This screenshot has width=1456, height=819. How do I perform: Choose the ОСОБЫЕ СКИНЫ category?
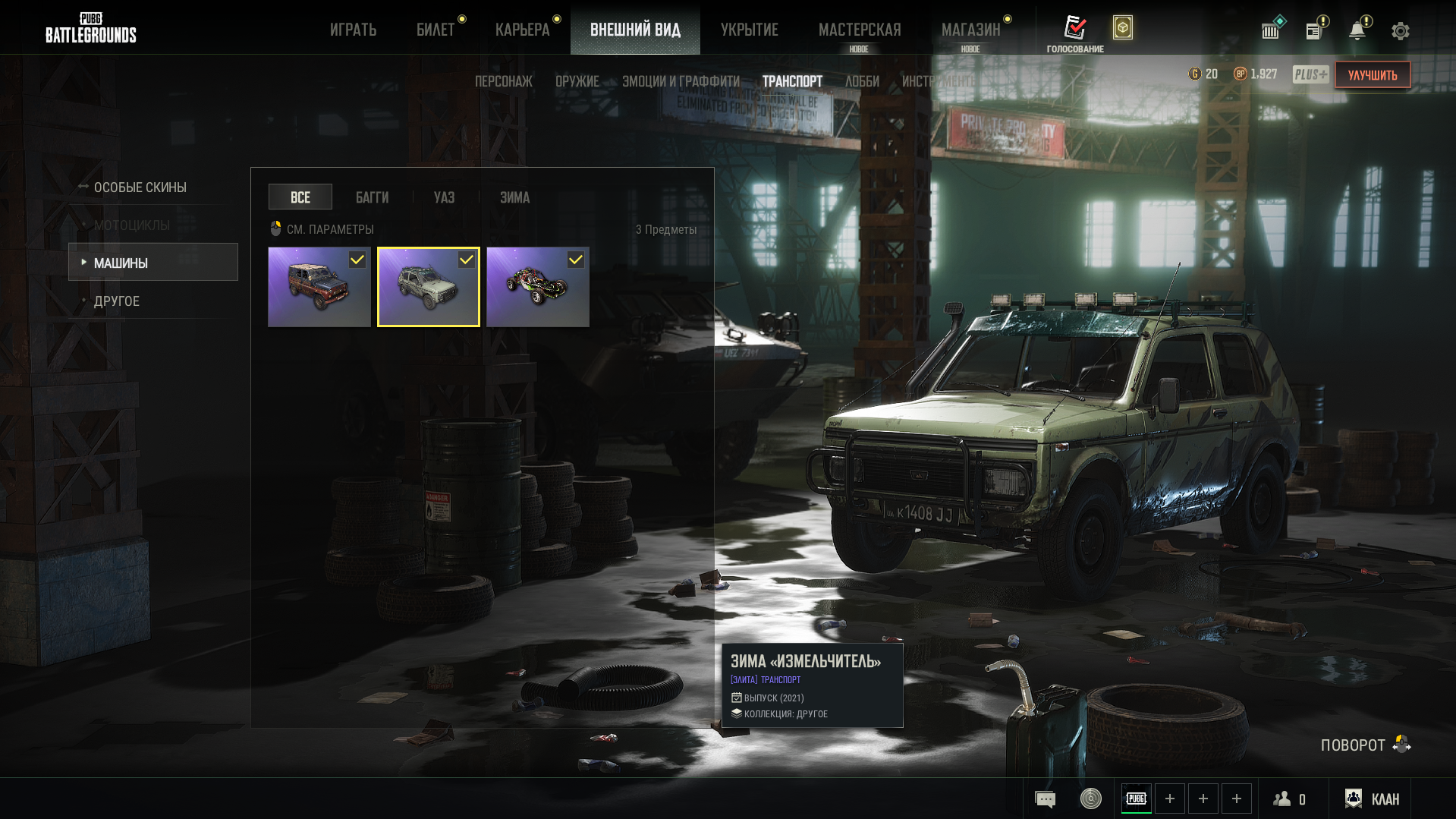click(x=140, y=187)
